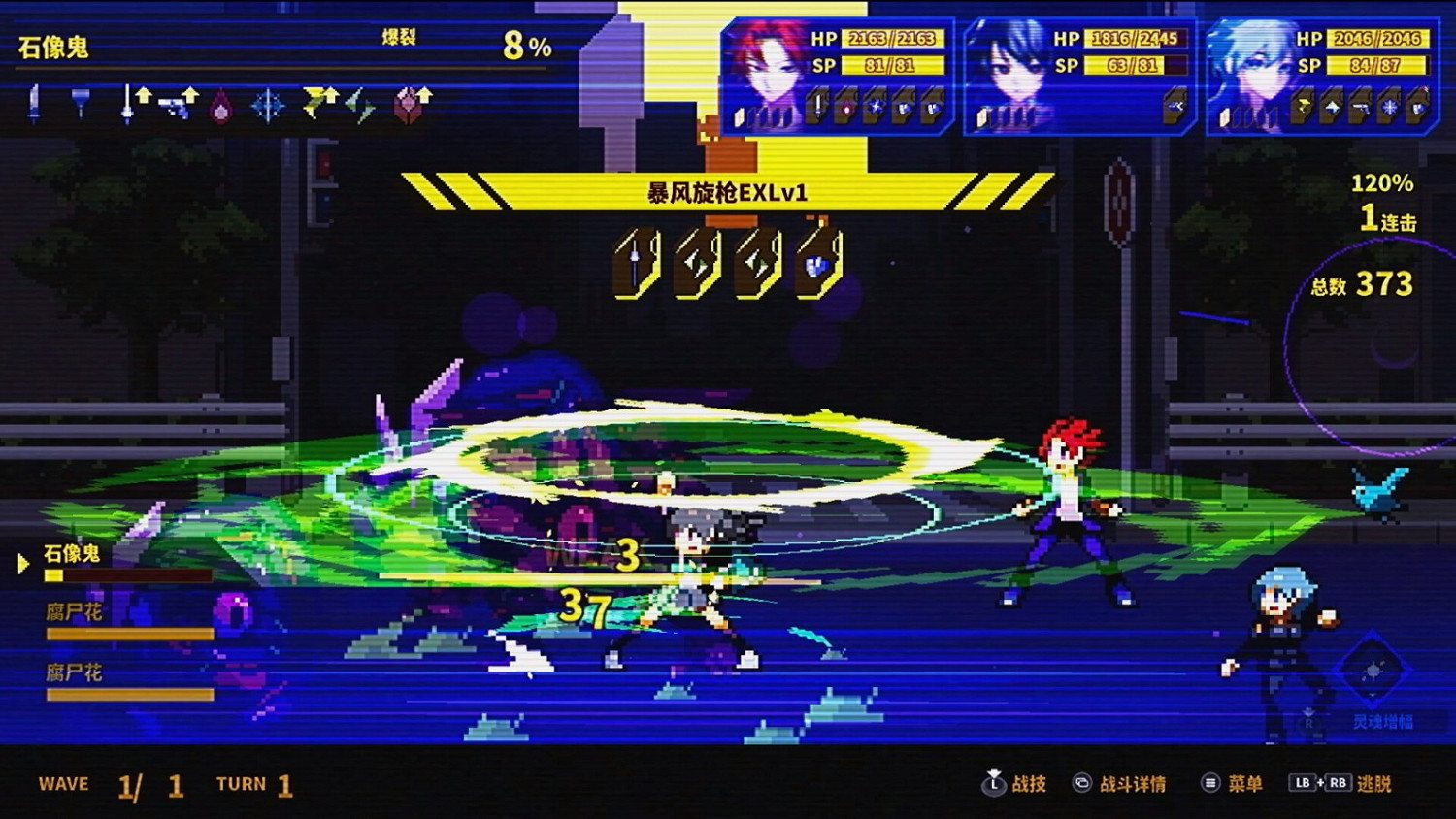Image resolution: width=1456 pixels, height=819 pixels.
Task: Select the lightning buff icon with up arrow
Action: point(318,102)
